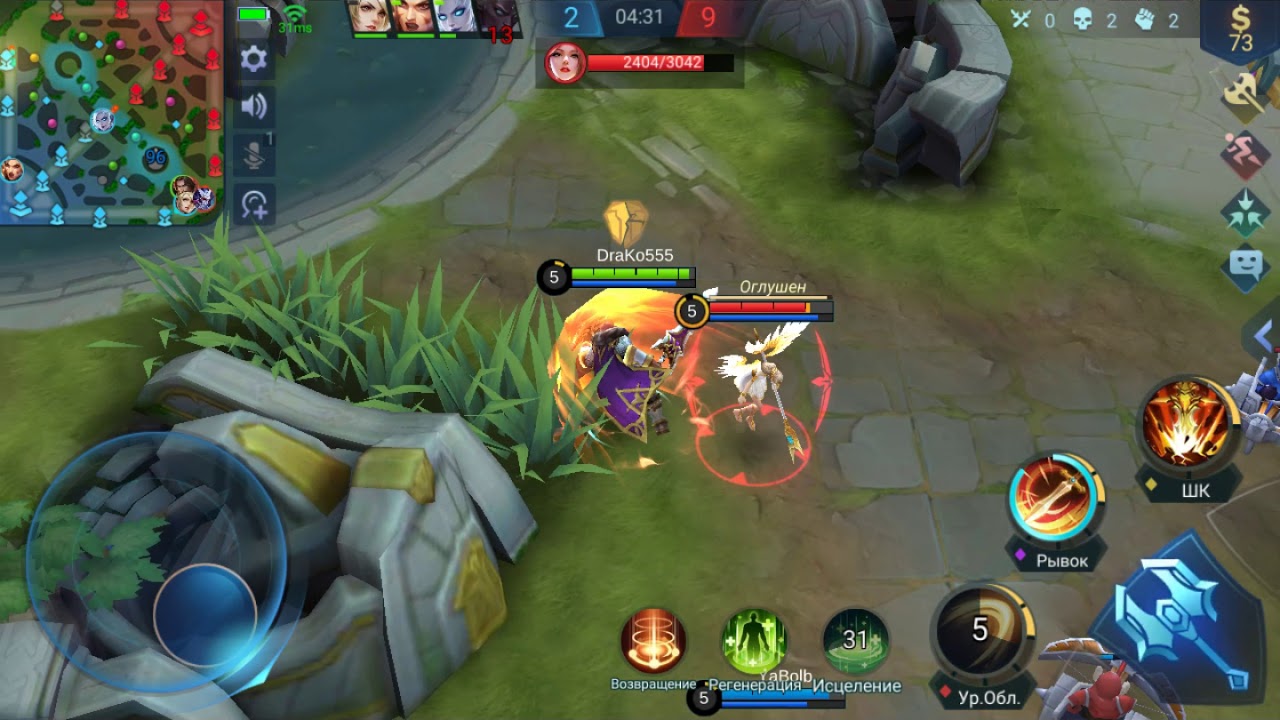This screenshot has height=720, width=1280.
Task: Send the running-man retreat signal
Action: [x=1245, y=155]
